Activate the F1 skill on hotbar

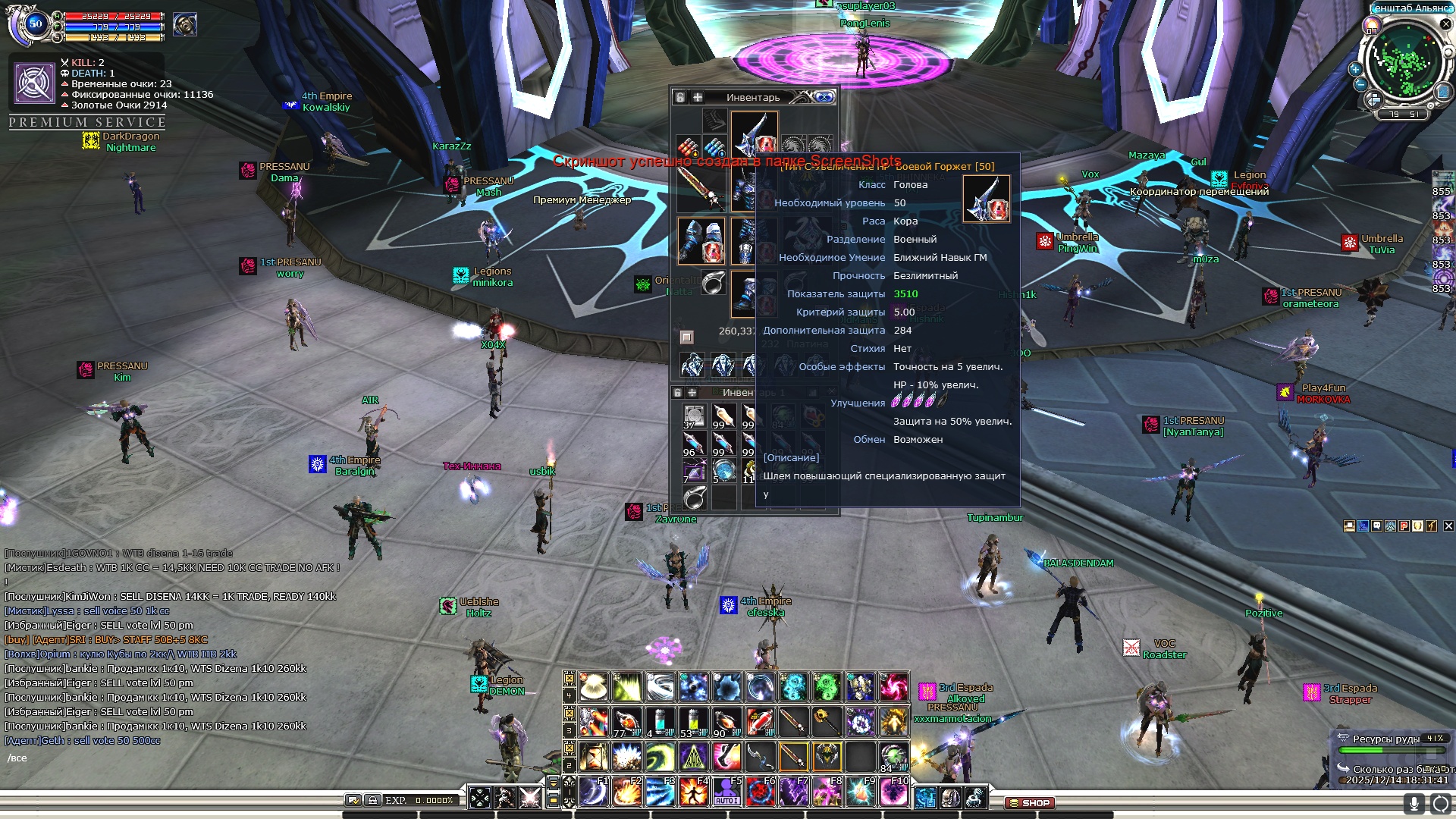click(x=594, y=792)
